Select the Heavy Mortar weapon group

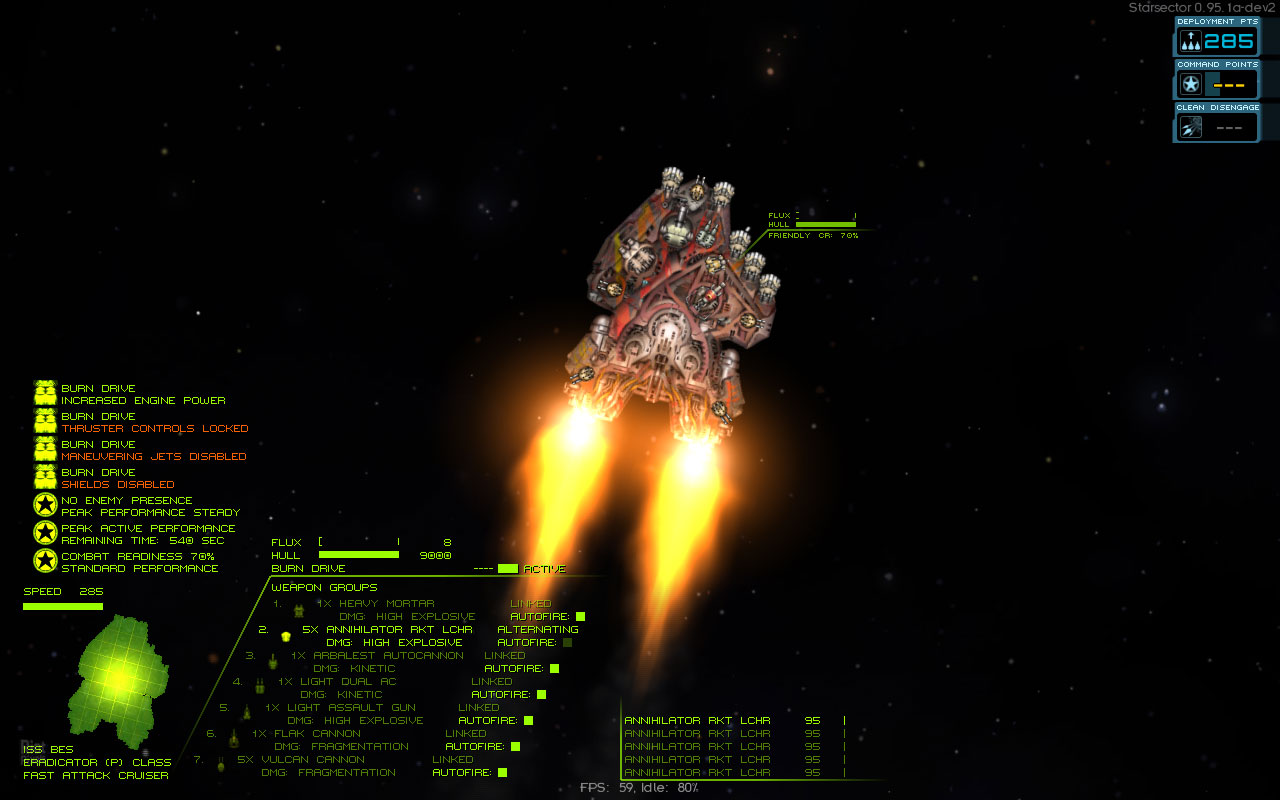click(384, 604)
